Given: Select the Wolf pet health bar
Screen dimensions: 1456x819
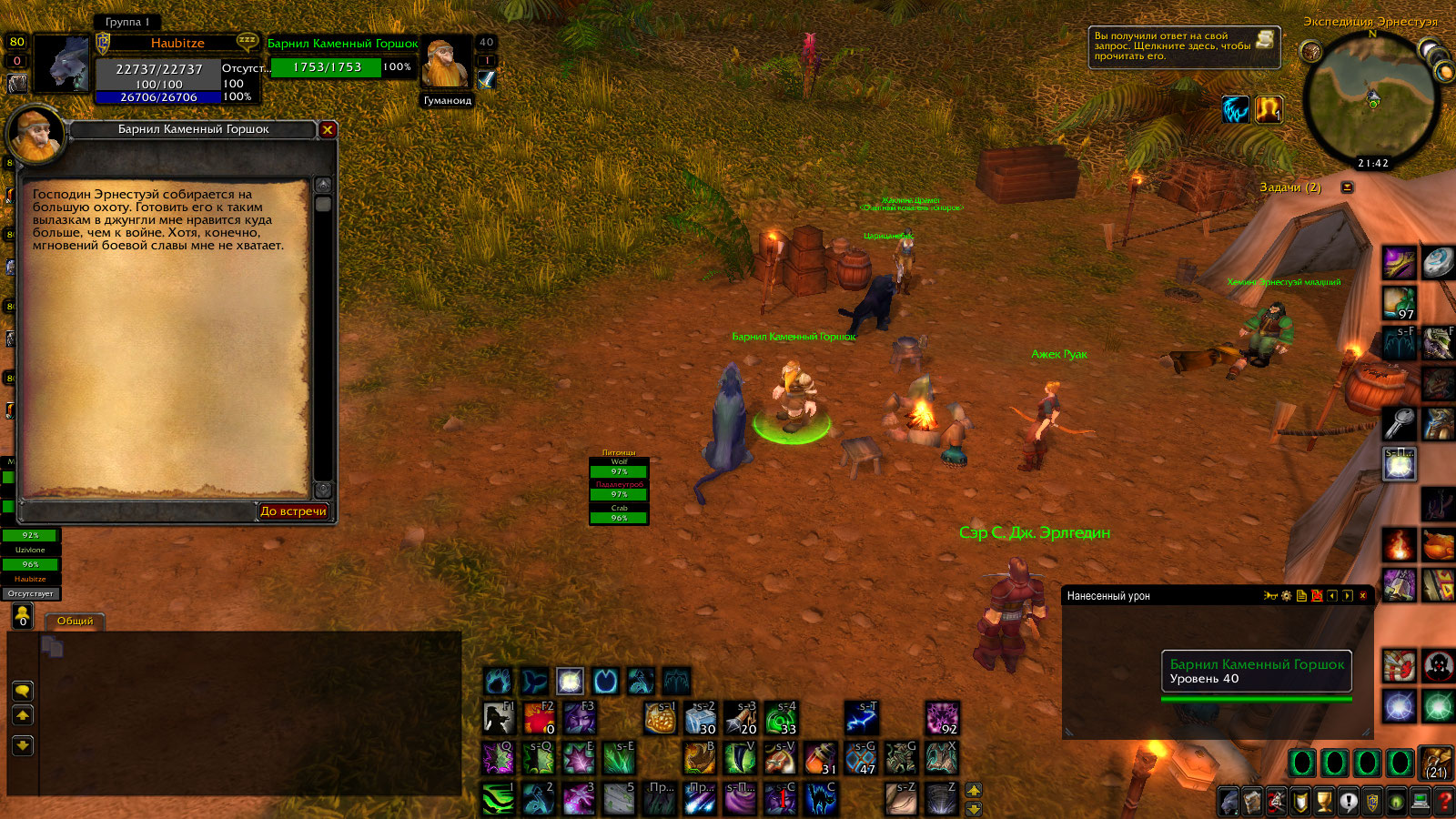Looking at the screenshot, I should 619,471.
